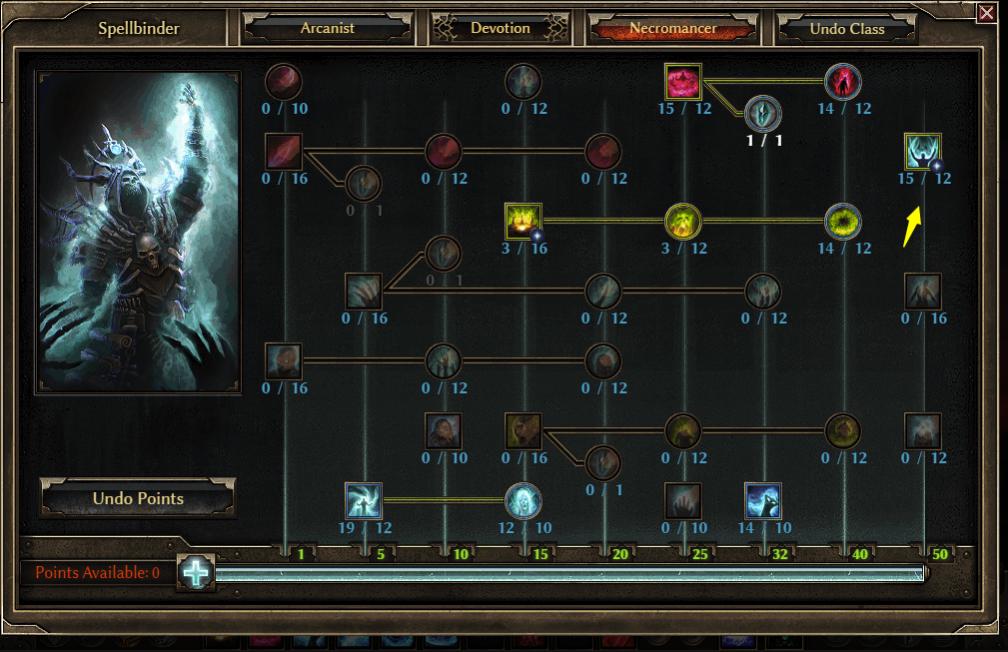Image resolution: width=1008 pixels, height=652 pixels.
Task: Choose the yellow-green skill at 3 / 16
Action: [523, 221]
